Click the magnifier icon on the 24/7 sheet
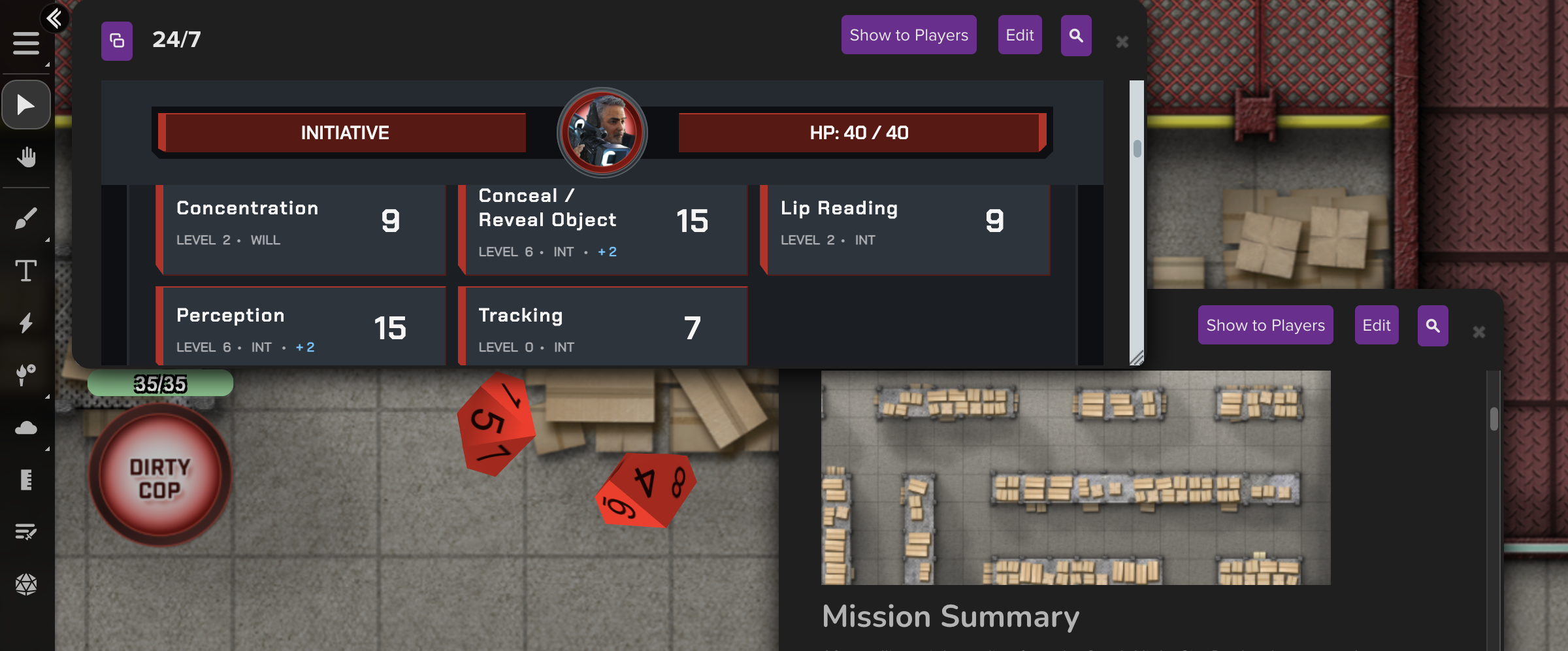 pyautogui.click(x=1075, y=35)
